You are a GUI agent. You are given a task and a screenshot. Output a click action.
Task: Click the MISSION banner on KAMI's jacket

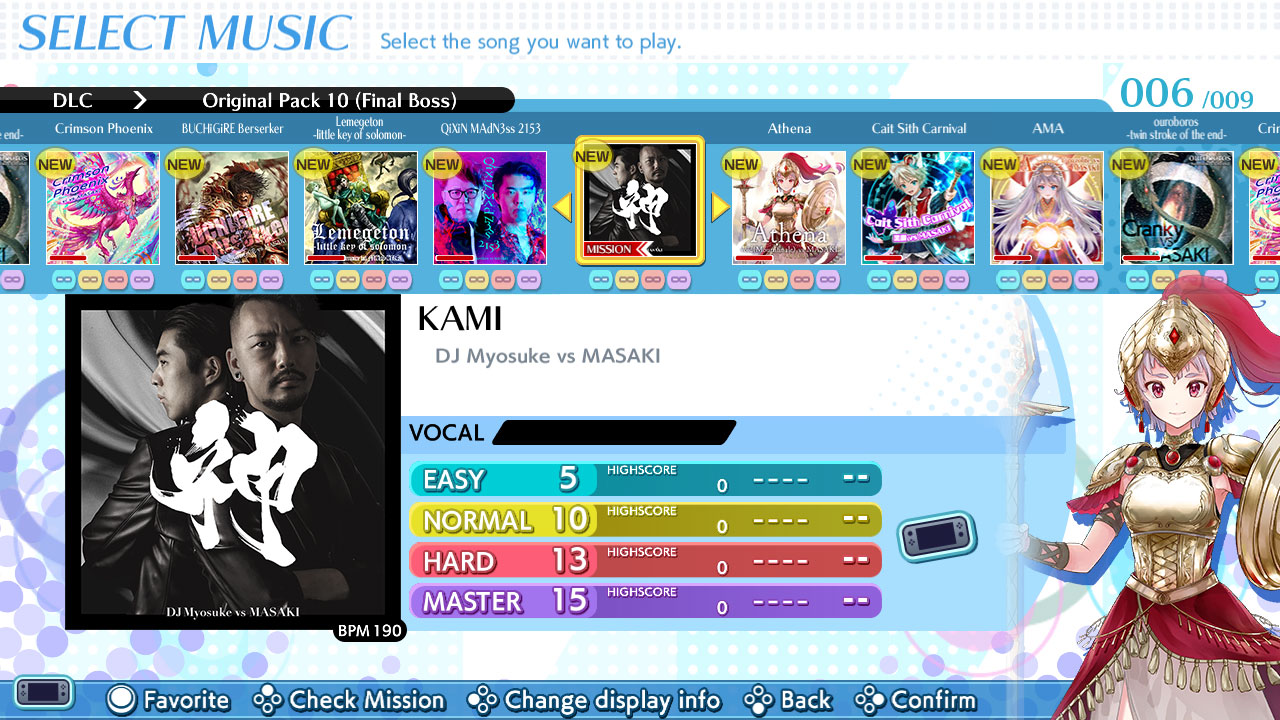(611, 250)
